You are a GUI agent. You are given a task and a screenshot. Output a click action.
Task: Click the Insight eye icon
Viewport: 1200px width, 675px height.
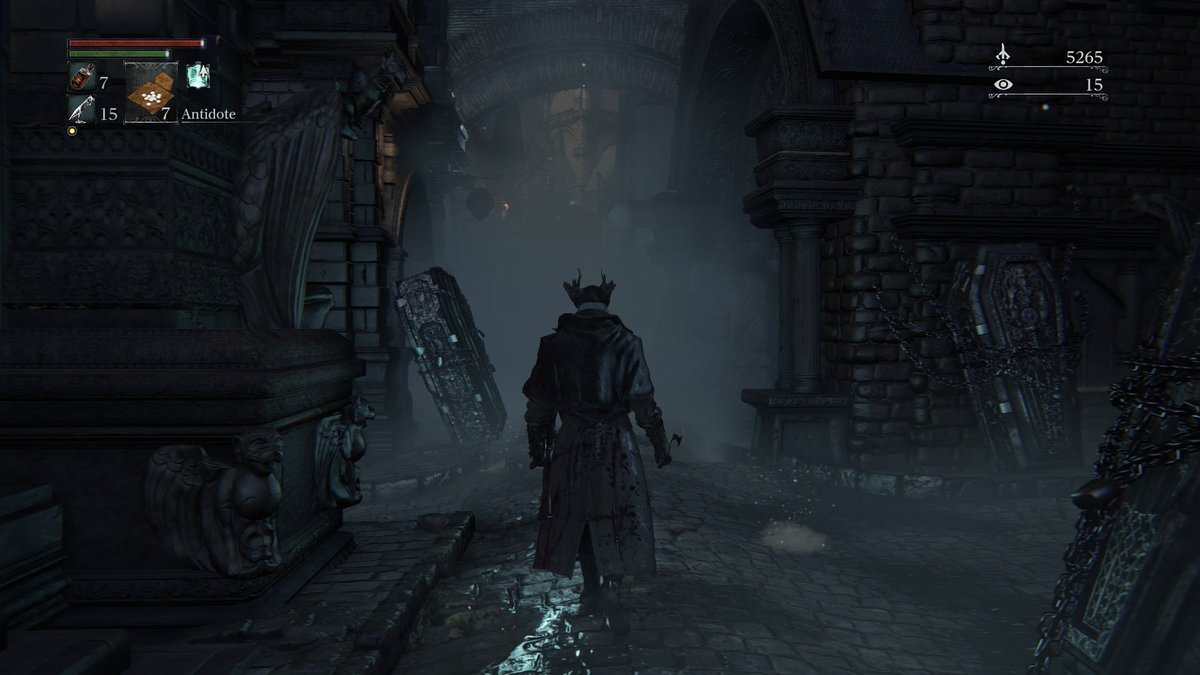click(1003, 85)
